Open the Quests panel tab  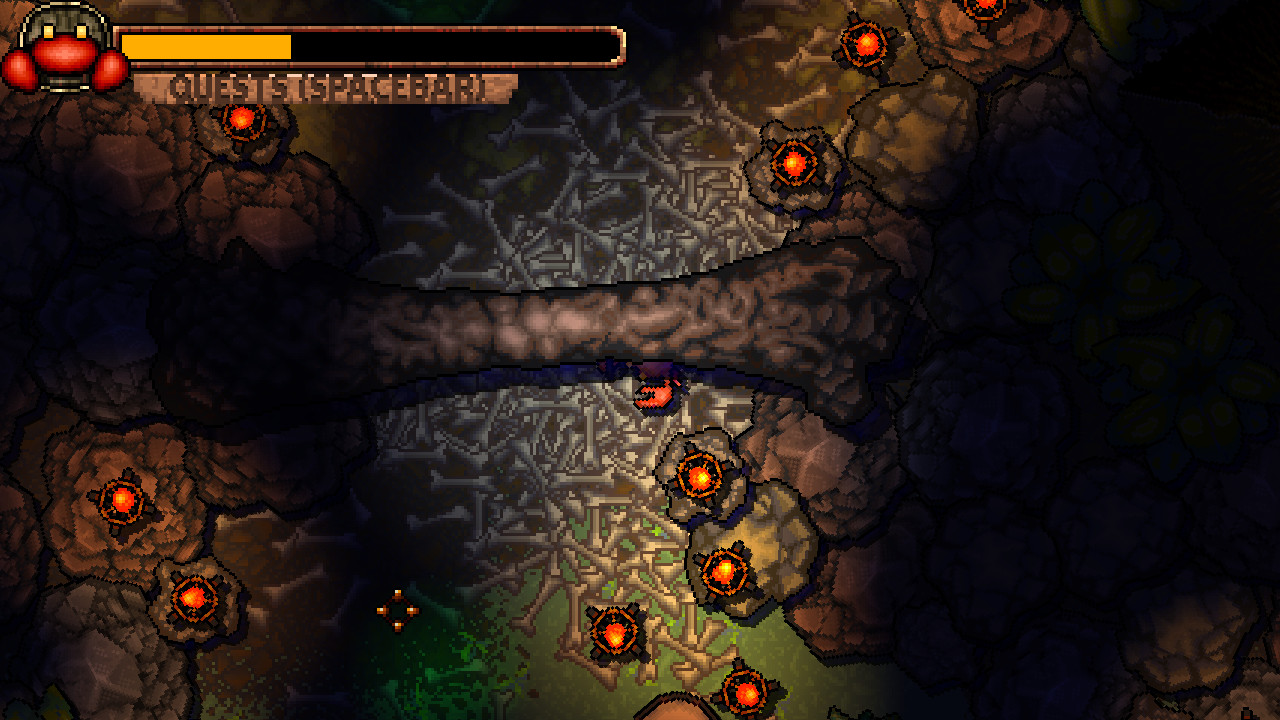click(326, 88)
